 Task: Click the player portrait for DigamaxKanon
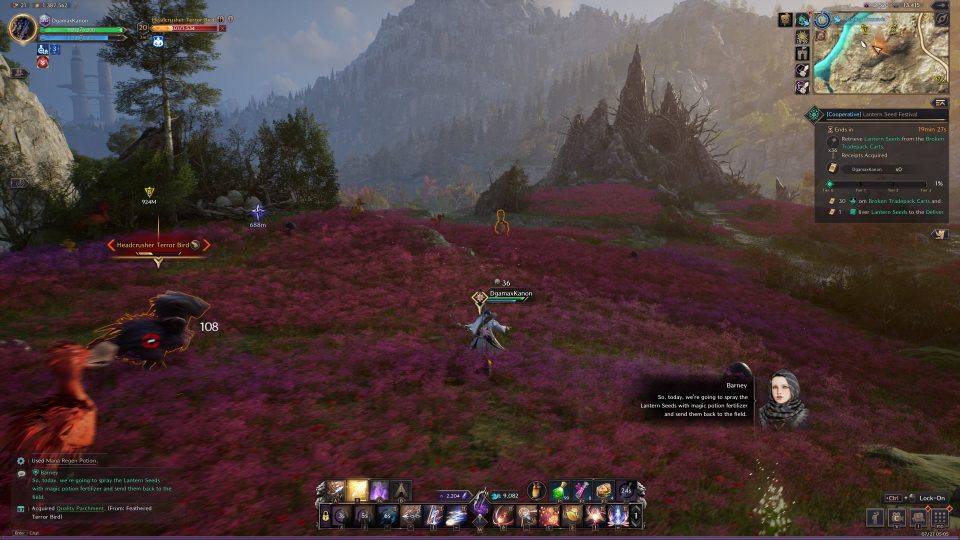22,27
